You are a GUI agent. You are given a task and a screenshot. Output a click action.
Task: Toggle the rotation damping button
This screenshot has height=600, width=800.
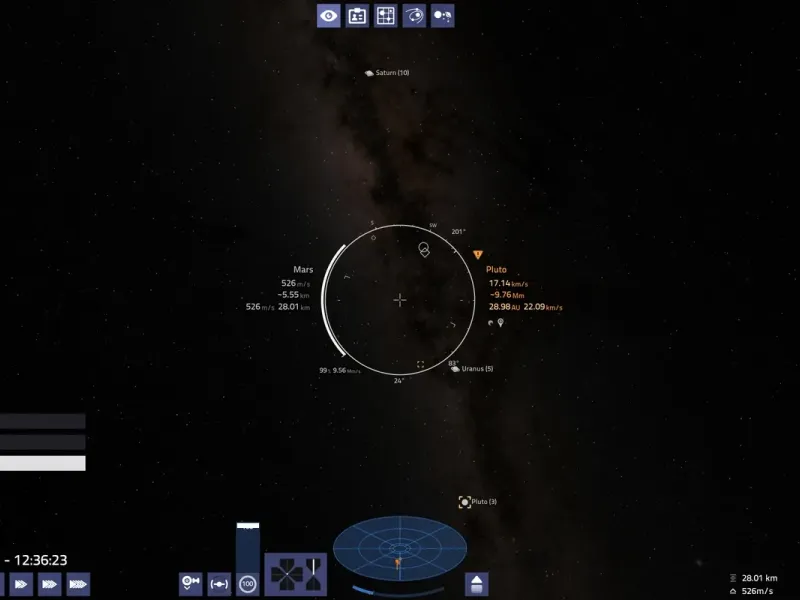click(x=219, y=582)
